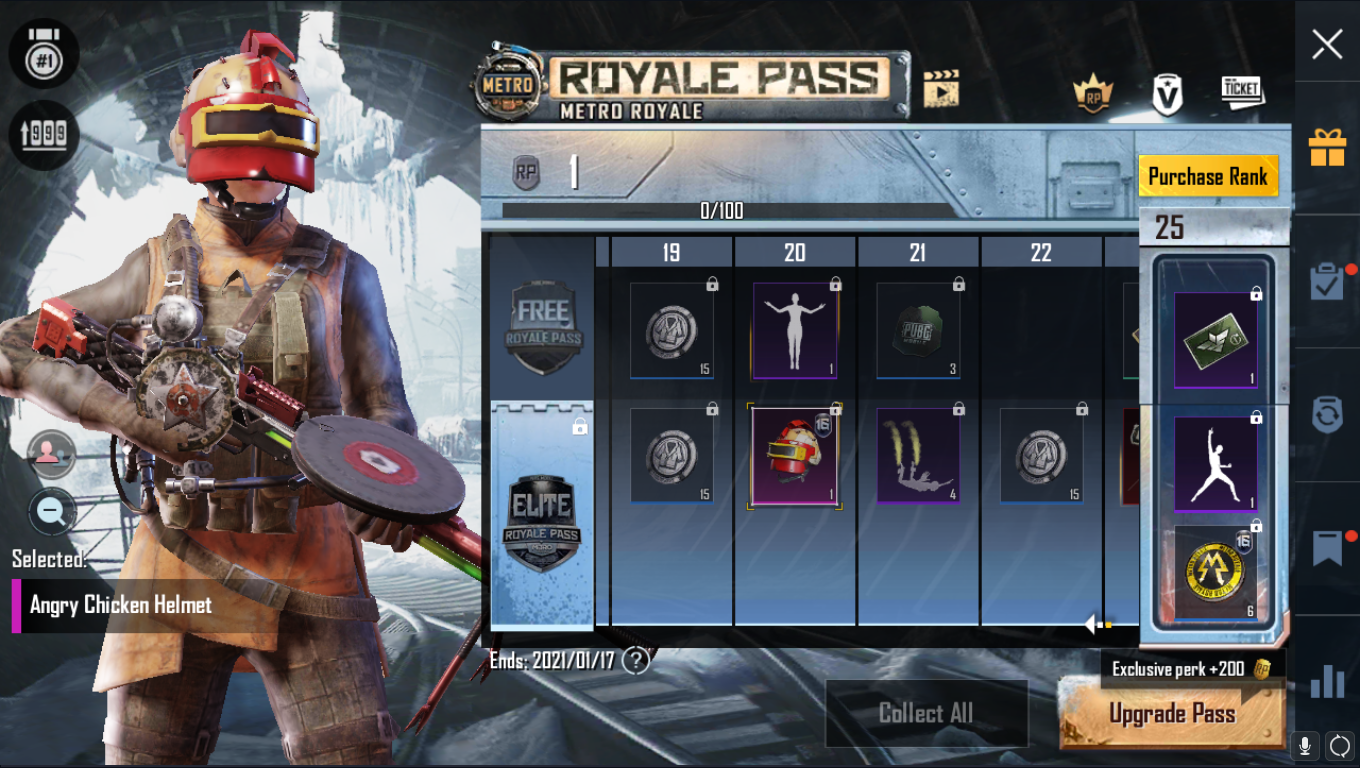Select the Angry Chicken Helmet reward

(795, 455)
